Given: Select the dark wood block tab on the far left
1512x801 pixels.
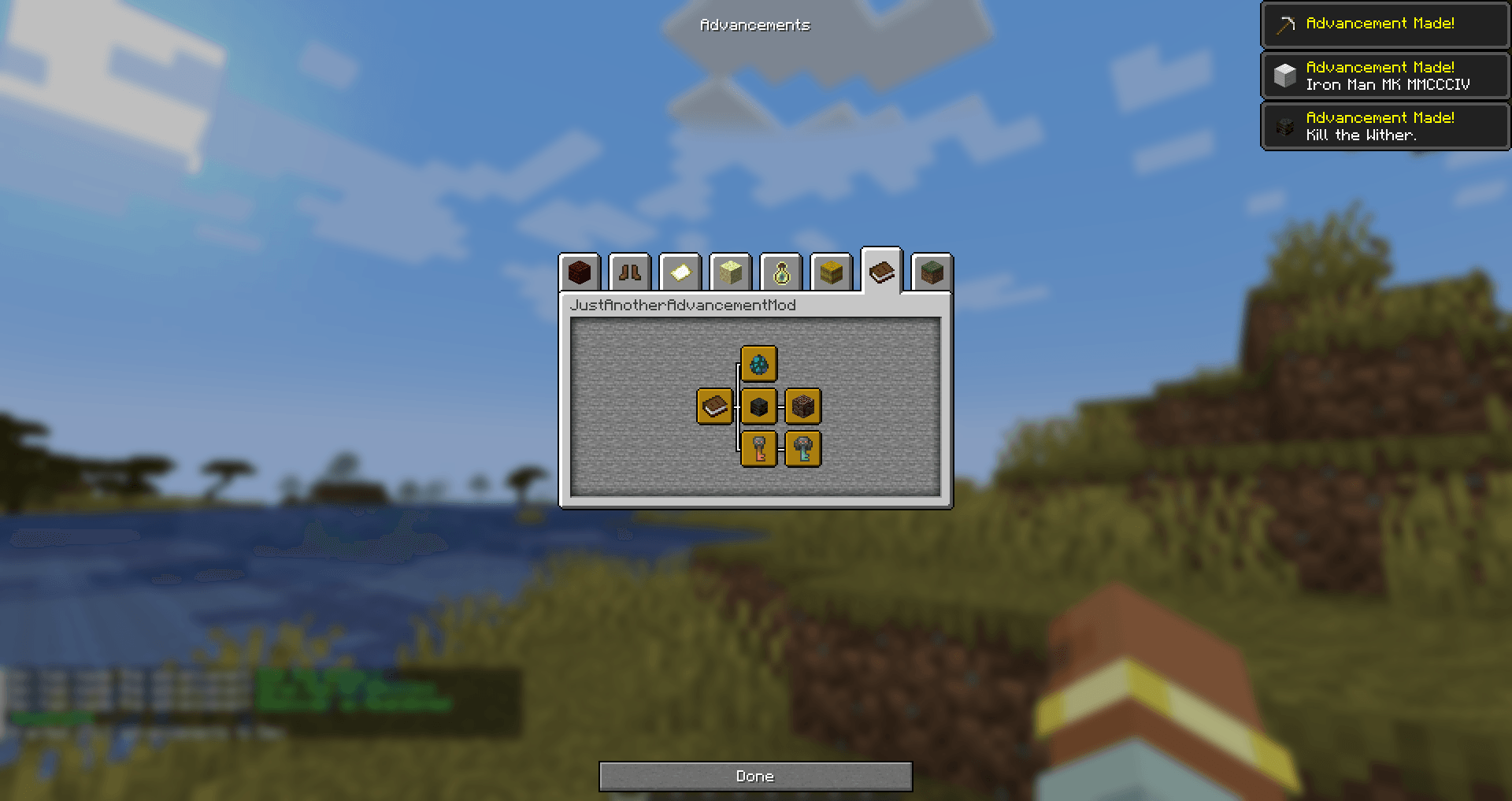Looking at the screenshot, I should click(580, 272).
